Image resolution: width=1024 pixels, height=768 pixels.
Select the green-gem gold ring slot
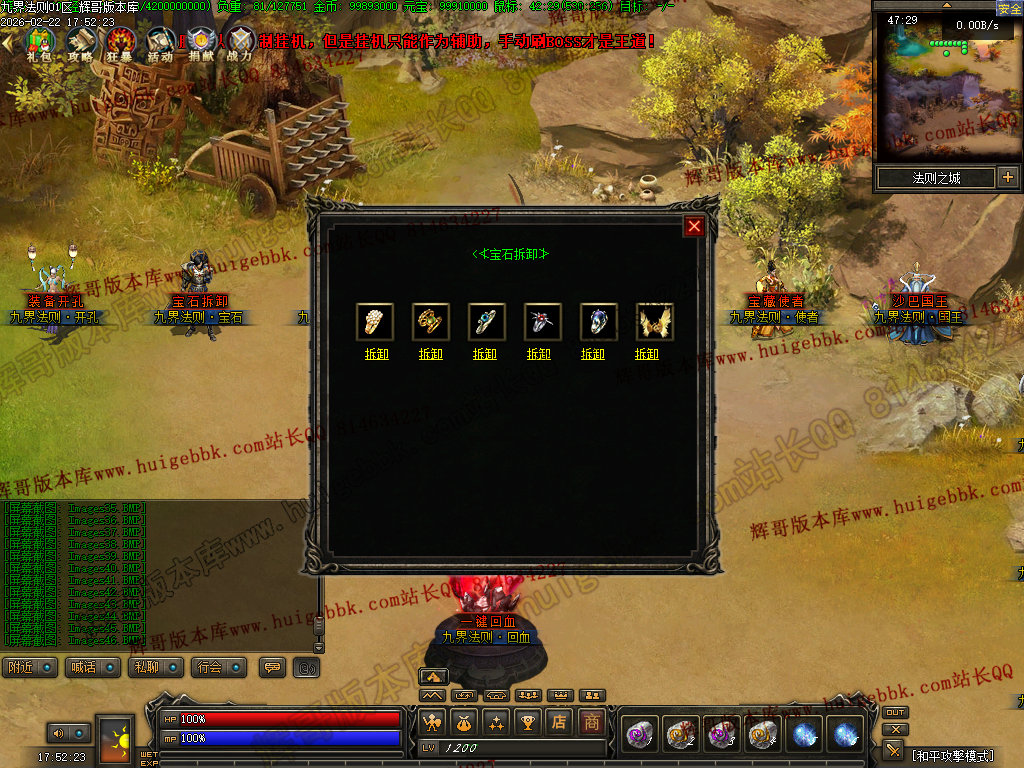coord(430,322)
